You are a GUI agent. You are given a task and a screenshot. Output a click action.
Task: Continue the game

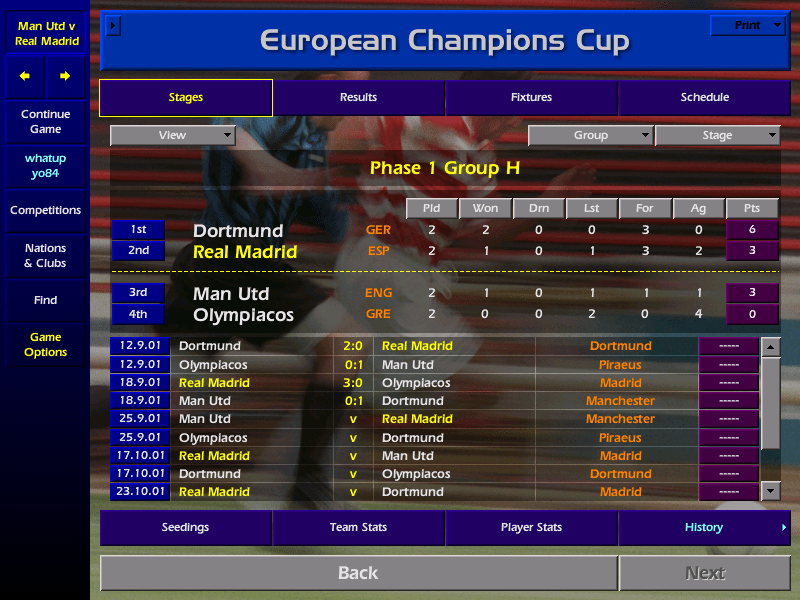[x=46, y=122]
